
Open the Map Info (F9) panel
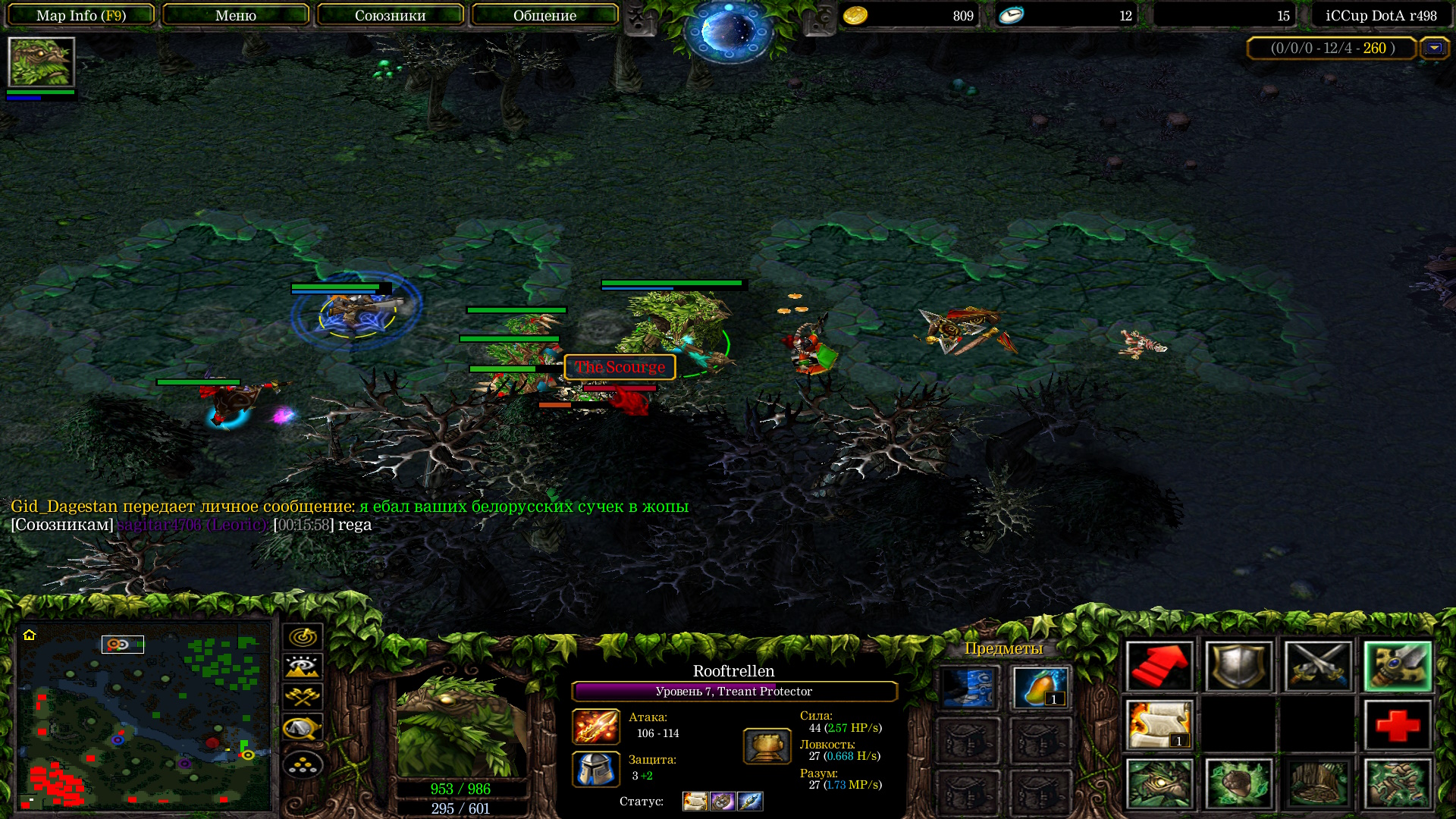point(81,15)
